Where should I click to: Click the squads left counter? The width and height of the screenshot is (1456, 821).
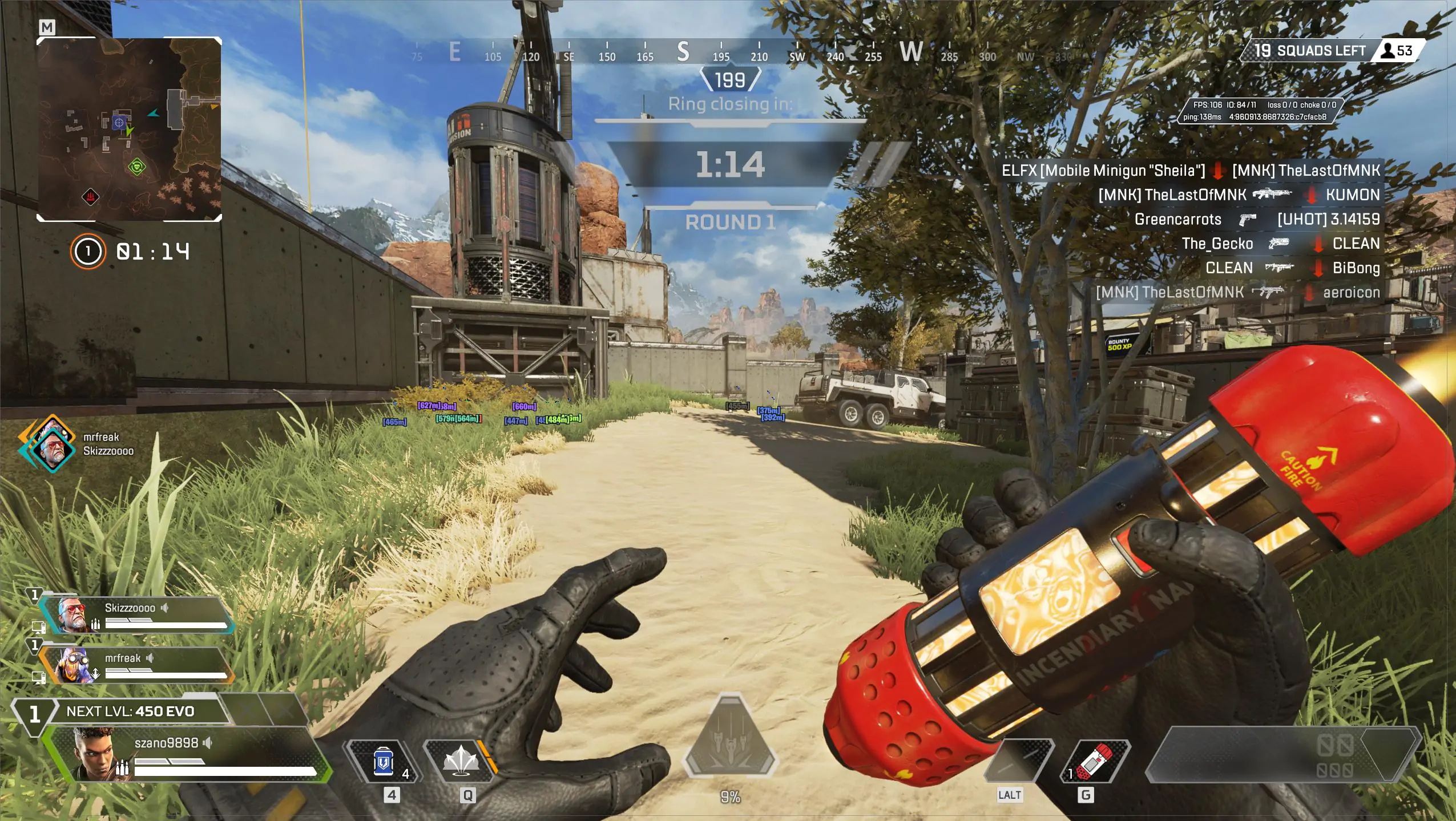1310,51
